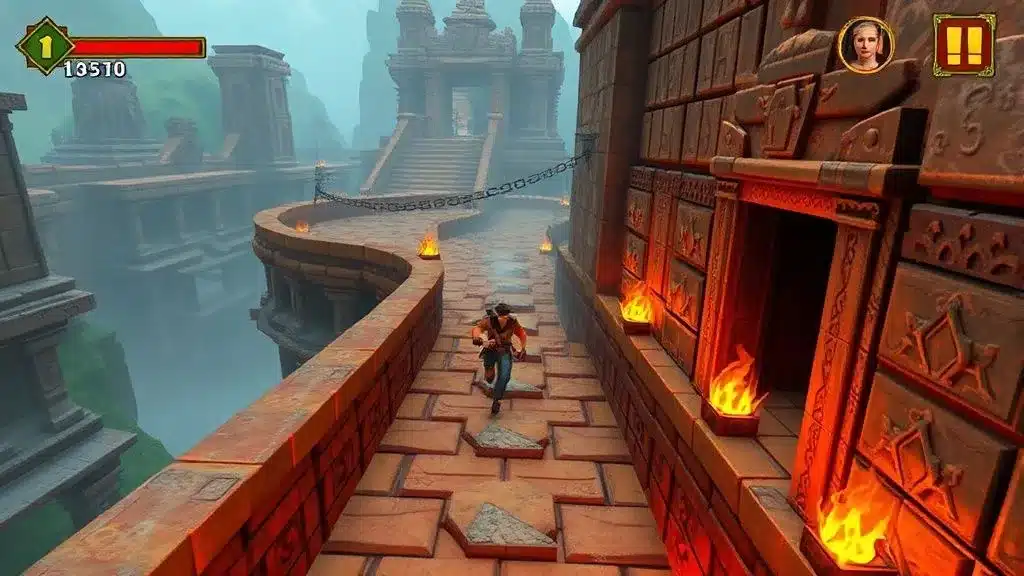Open the character portrait icon
1024x576 pixels.
pos(865,45)
